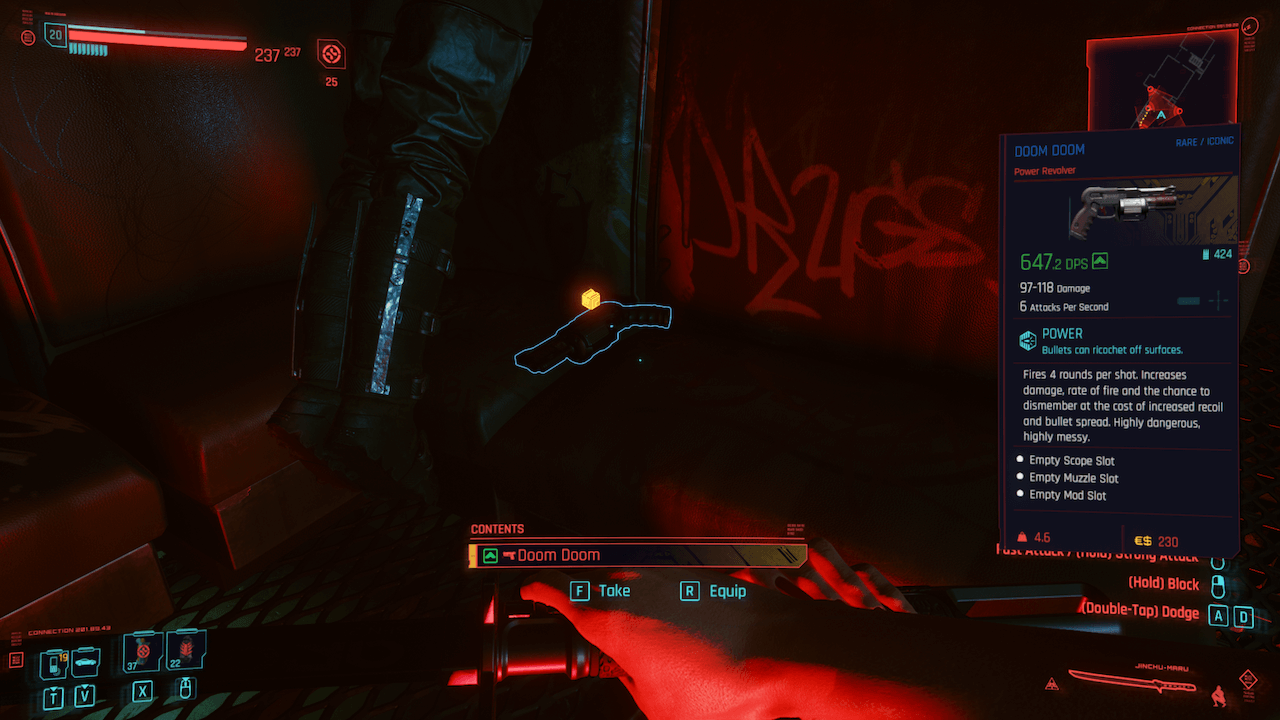This screenshot has height=720, width=1280.
Task: Select the grenade slot showing 37
Action: 141,653
